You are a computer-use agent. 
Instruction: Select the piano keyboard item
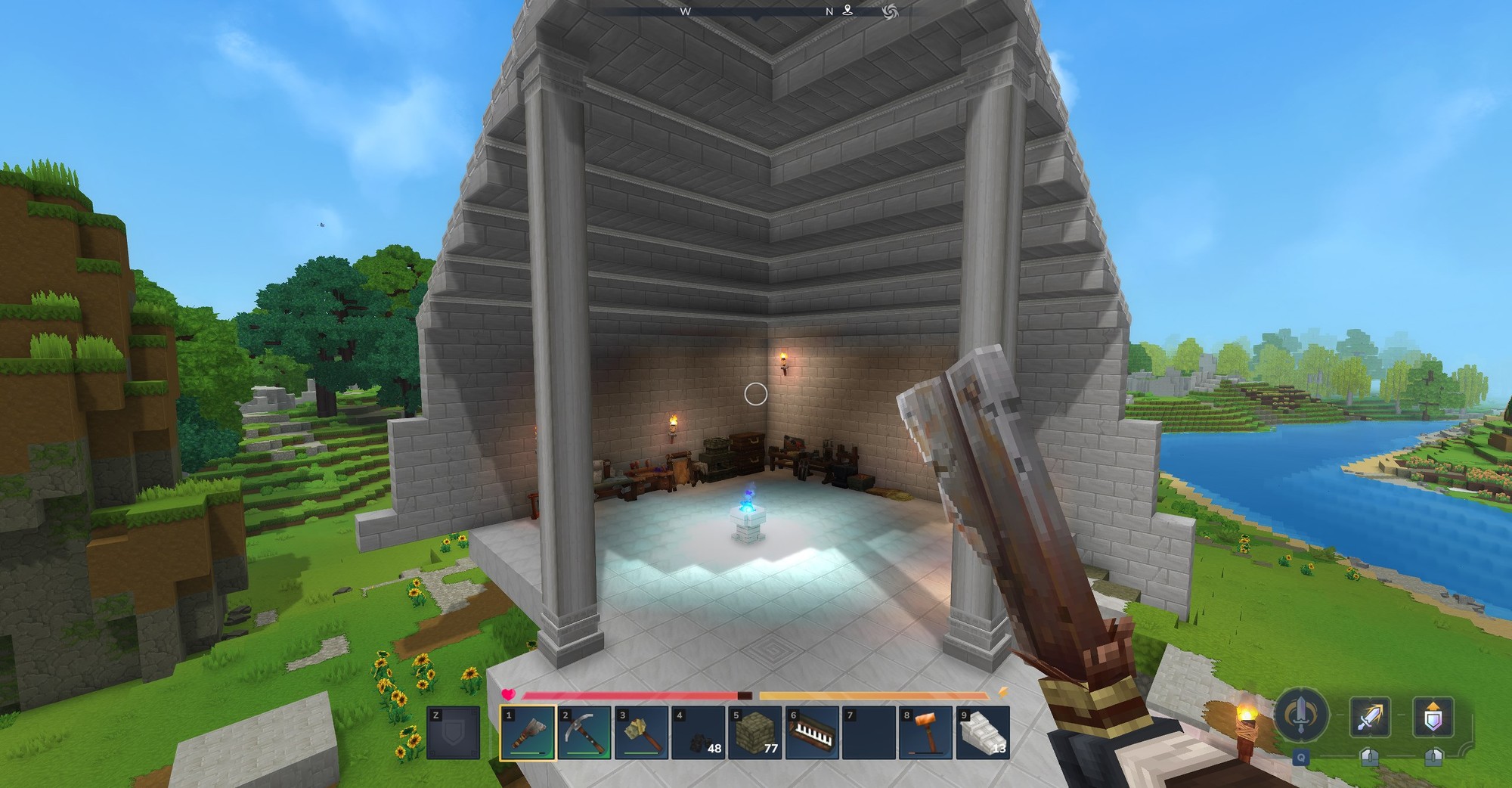coord(812,733)
